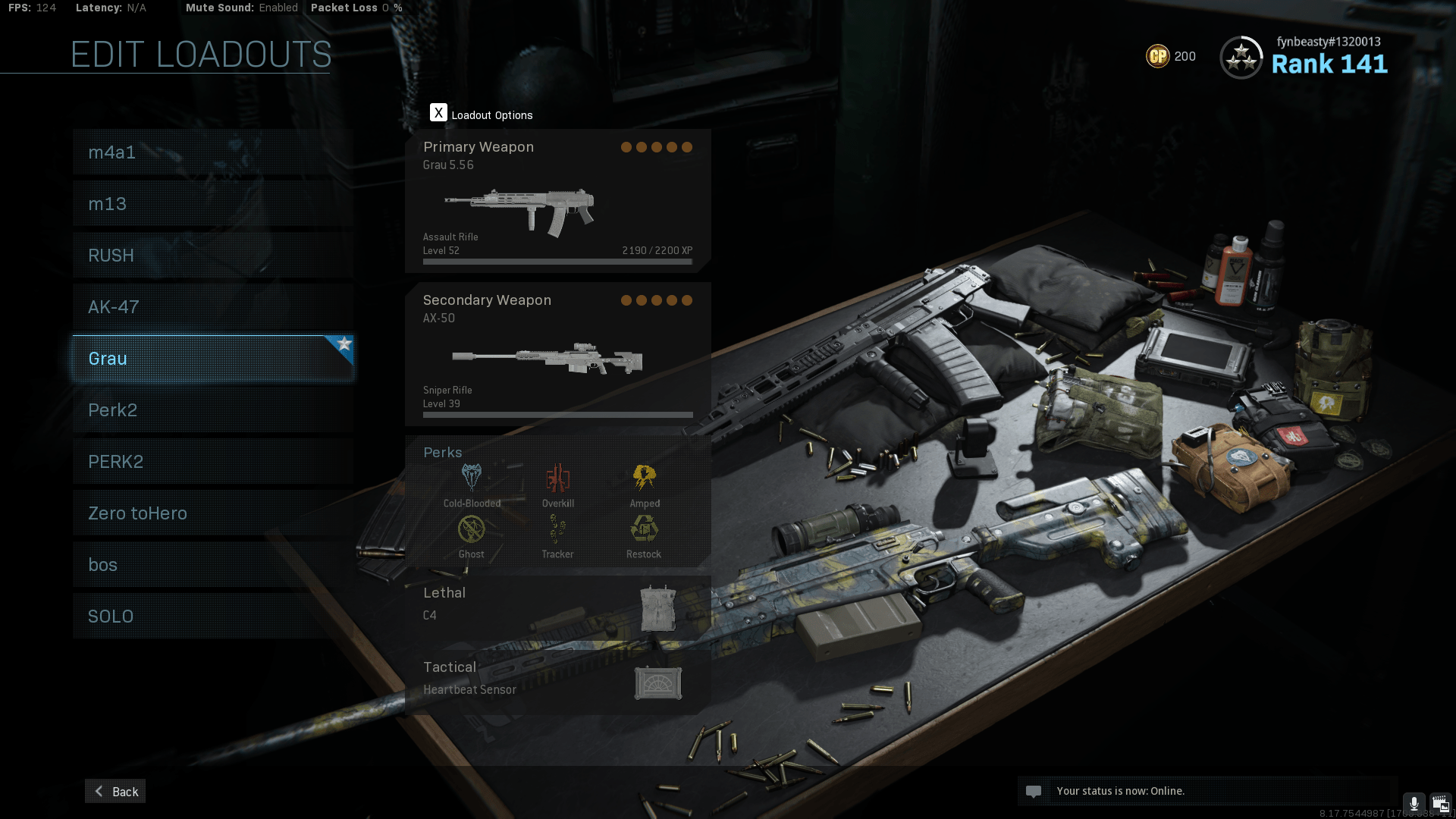Open the keyboard icon in the bottom corner
1456x819 pixels.
tap(1441, 803)
